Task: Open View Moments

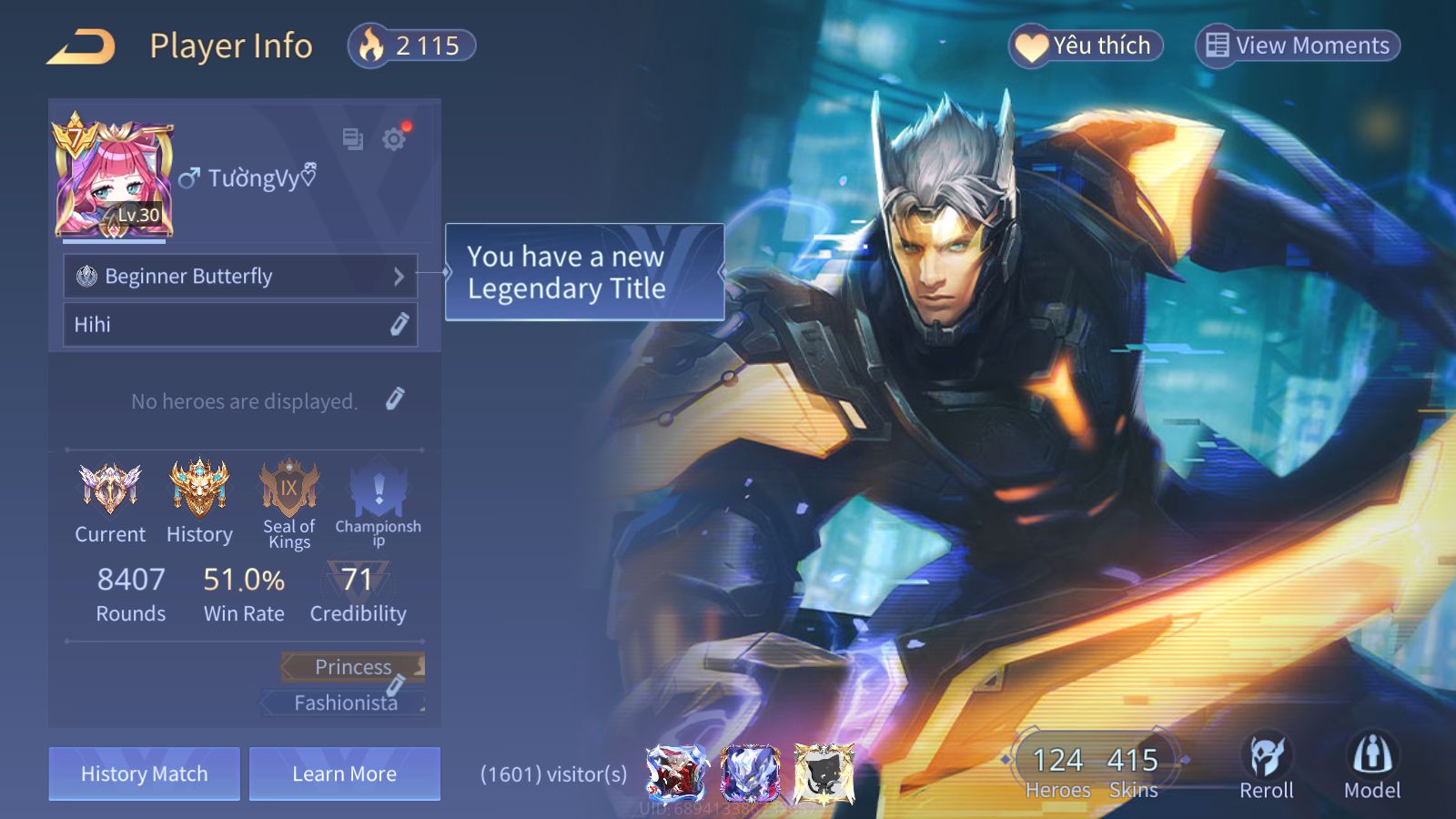Action: point(1298,45)
